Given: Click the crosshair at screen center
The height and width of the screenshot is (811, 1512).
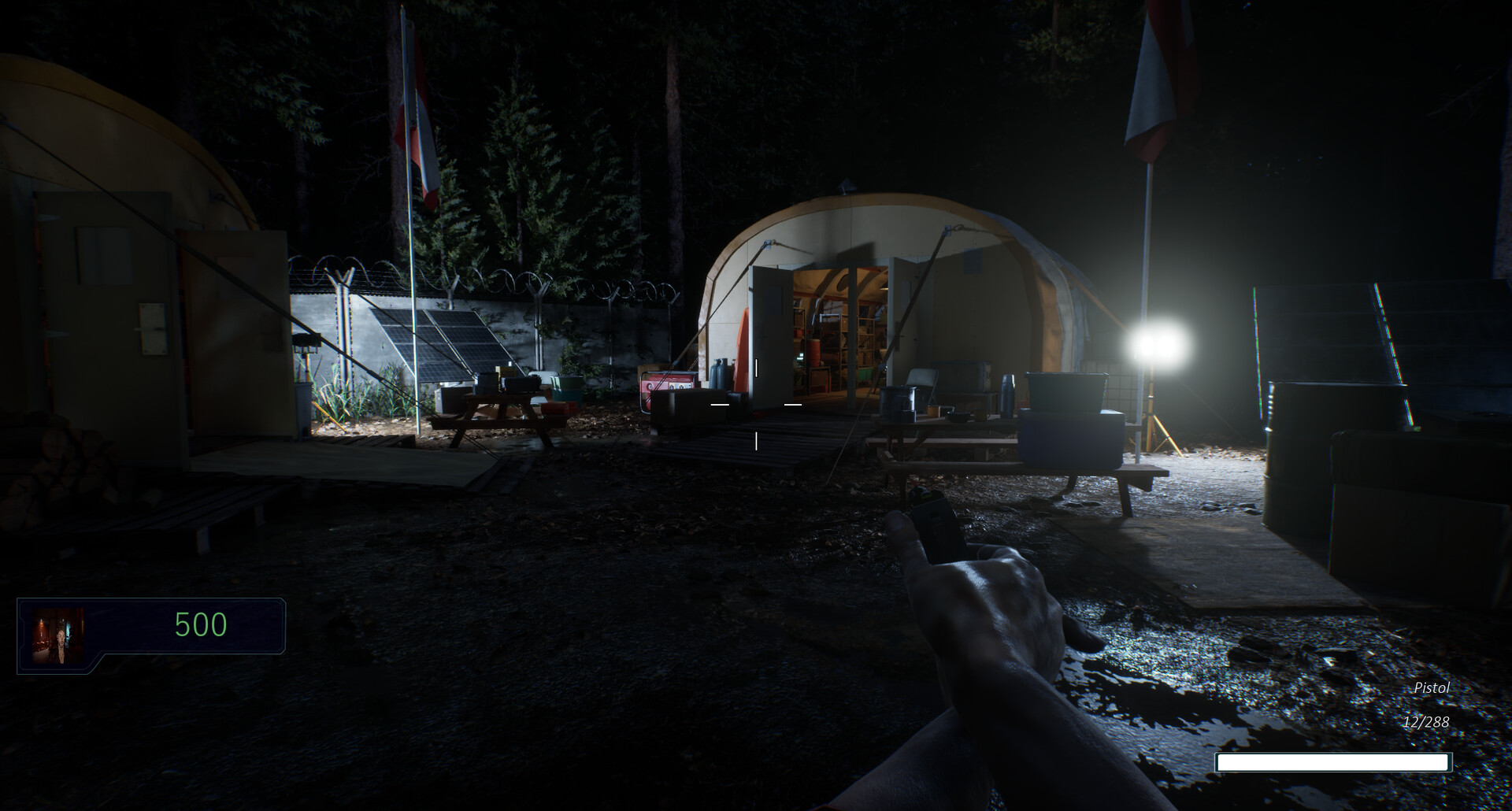Looking at the screenshot, I should coord(756,405).
